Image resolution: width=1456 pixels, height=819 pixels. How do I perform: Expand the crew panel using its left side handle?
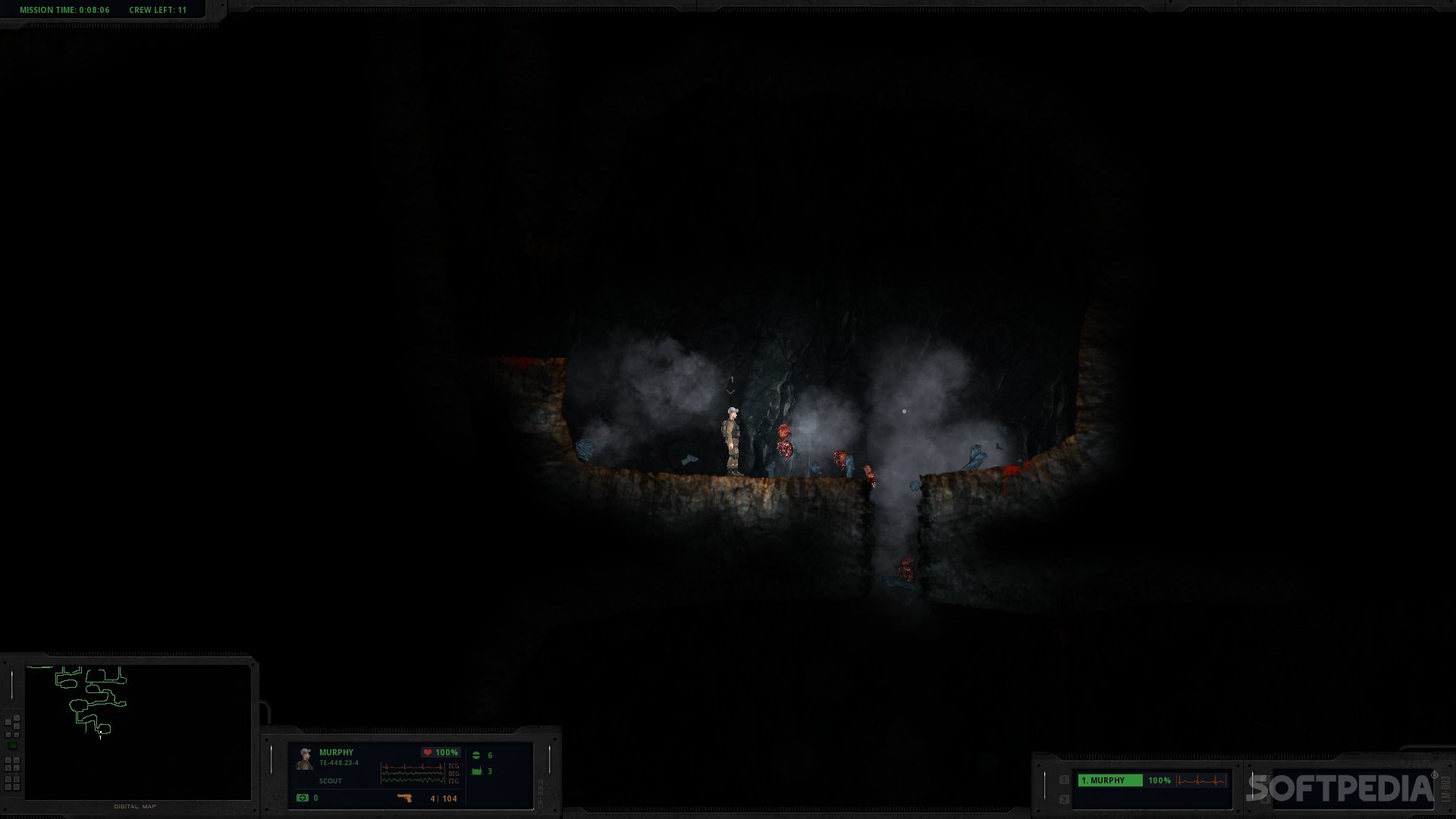1045,784
